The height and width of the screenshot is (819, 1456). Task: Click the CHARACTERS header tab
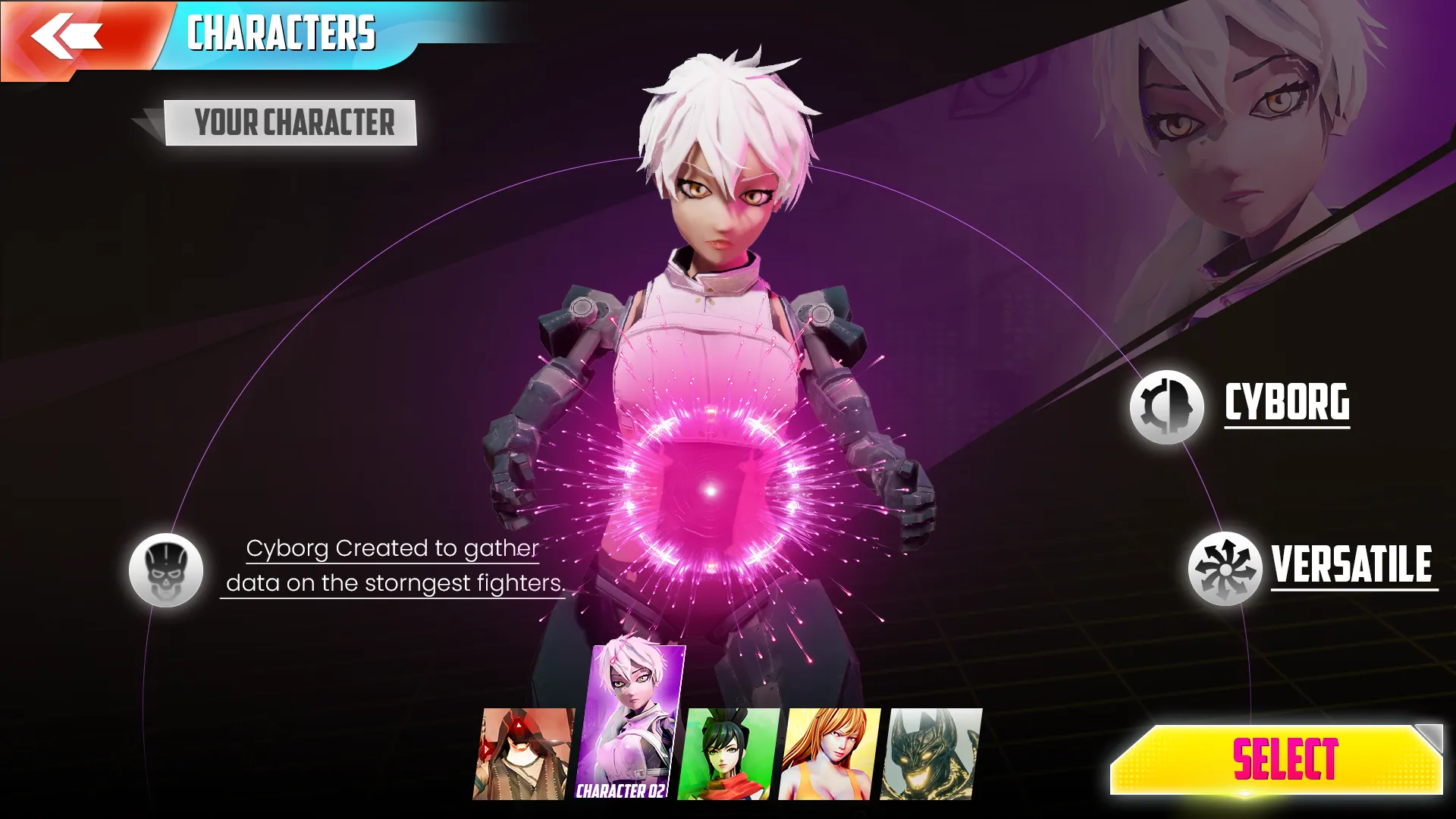[282, 32]
